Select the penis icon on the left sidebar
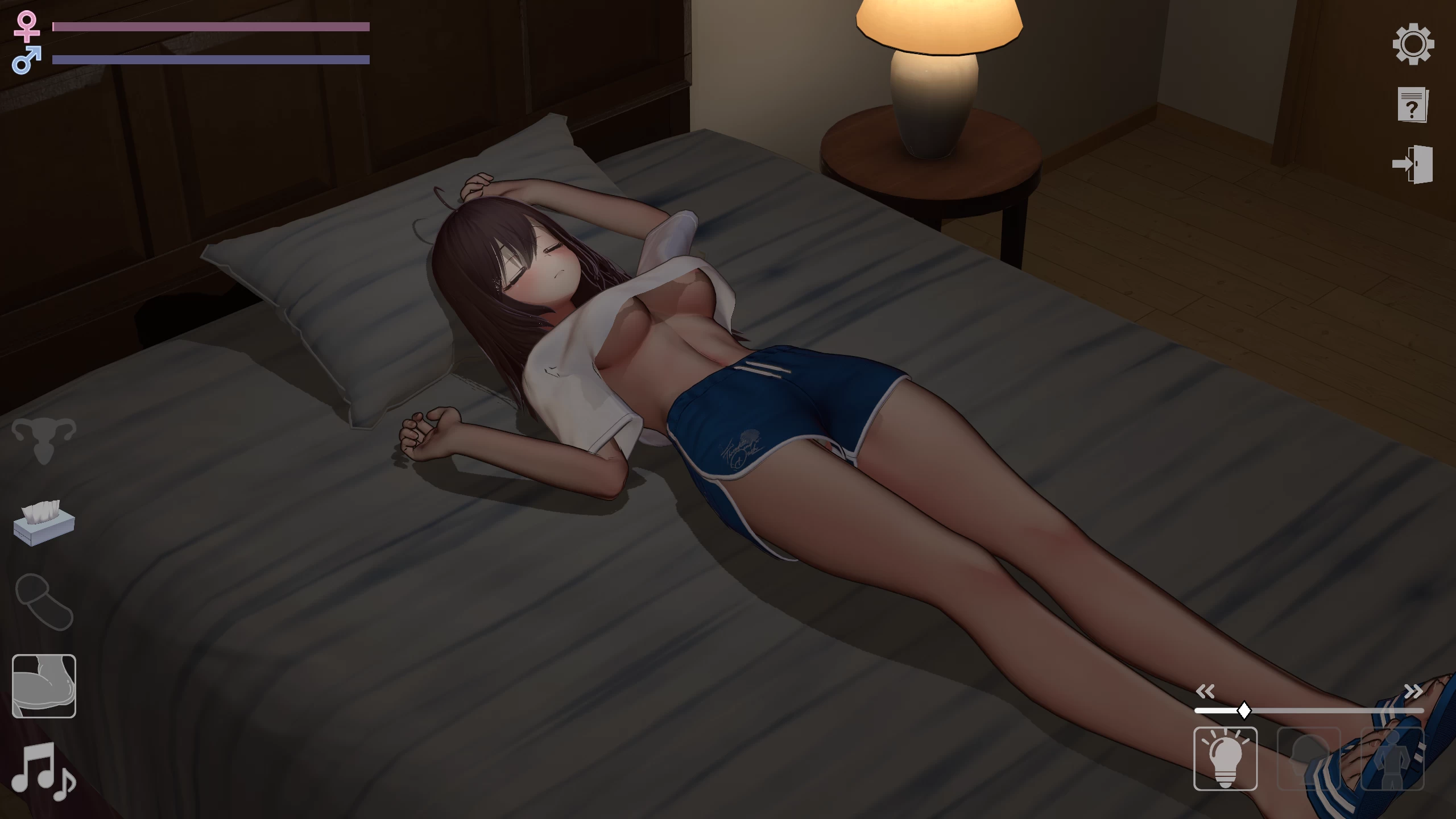This screenshot has height=819, width=1456. coord(44,602)
